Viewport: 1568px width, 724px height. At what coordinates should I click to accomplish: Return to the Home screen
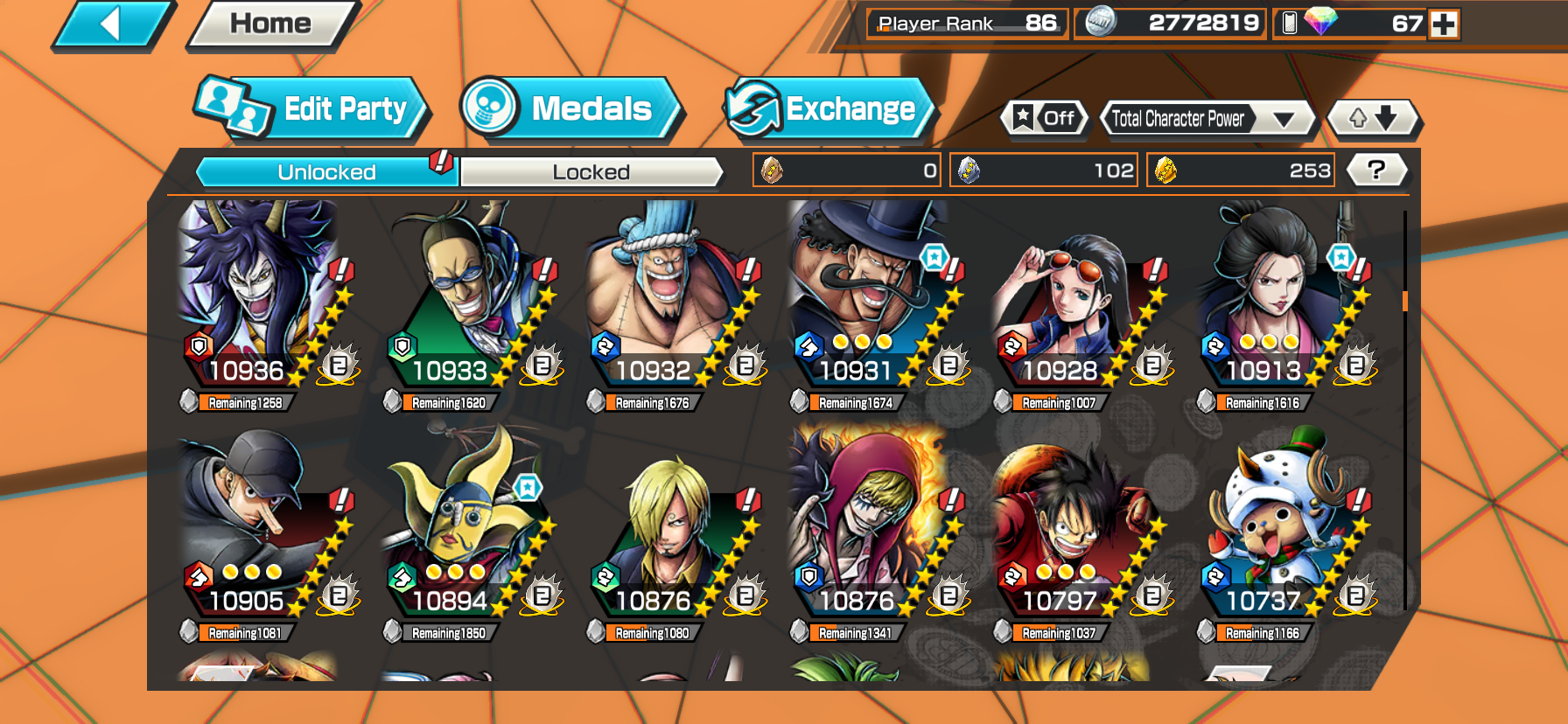point(269,24)
